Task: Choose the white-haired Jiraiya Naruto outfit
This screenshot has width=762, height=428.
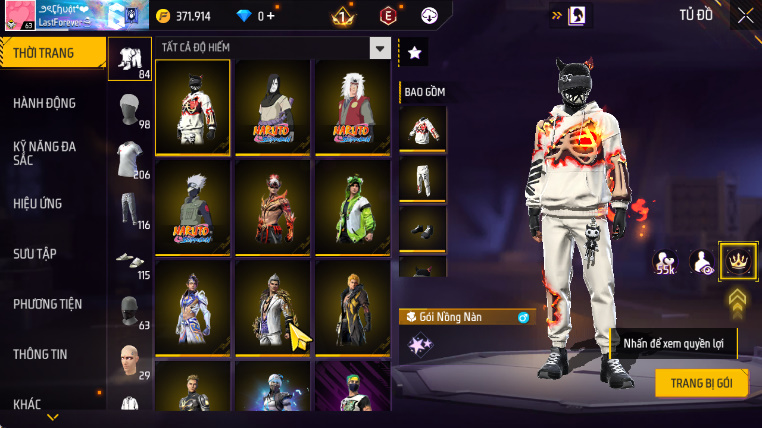Action: 351,107
